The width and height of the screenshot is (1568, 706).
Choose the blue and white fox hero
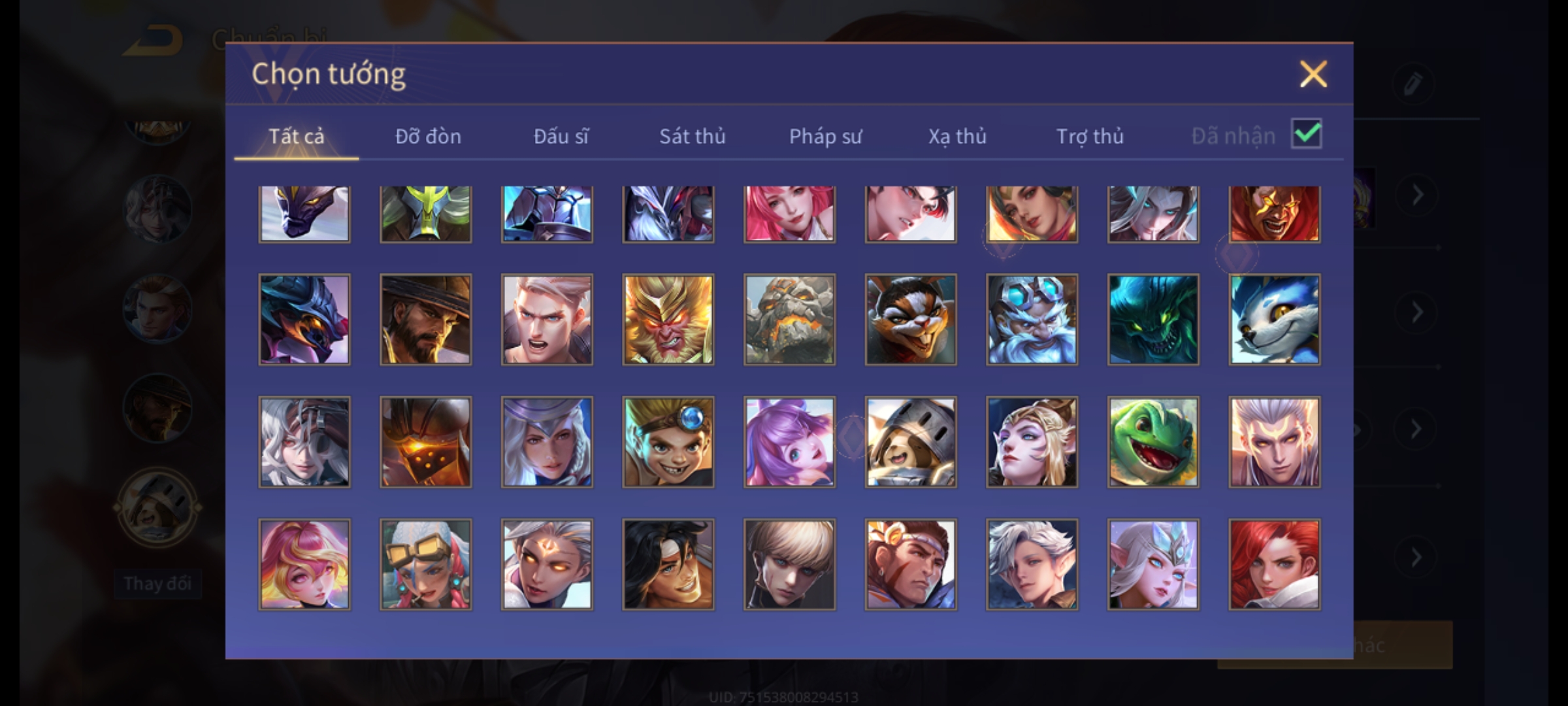(1274, 320)
